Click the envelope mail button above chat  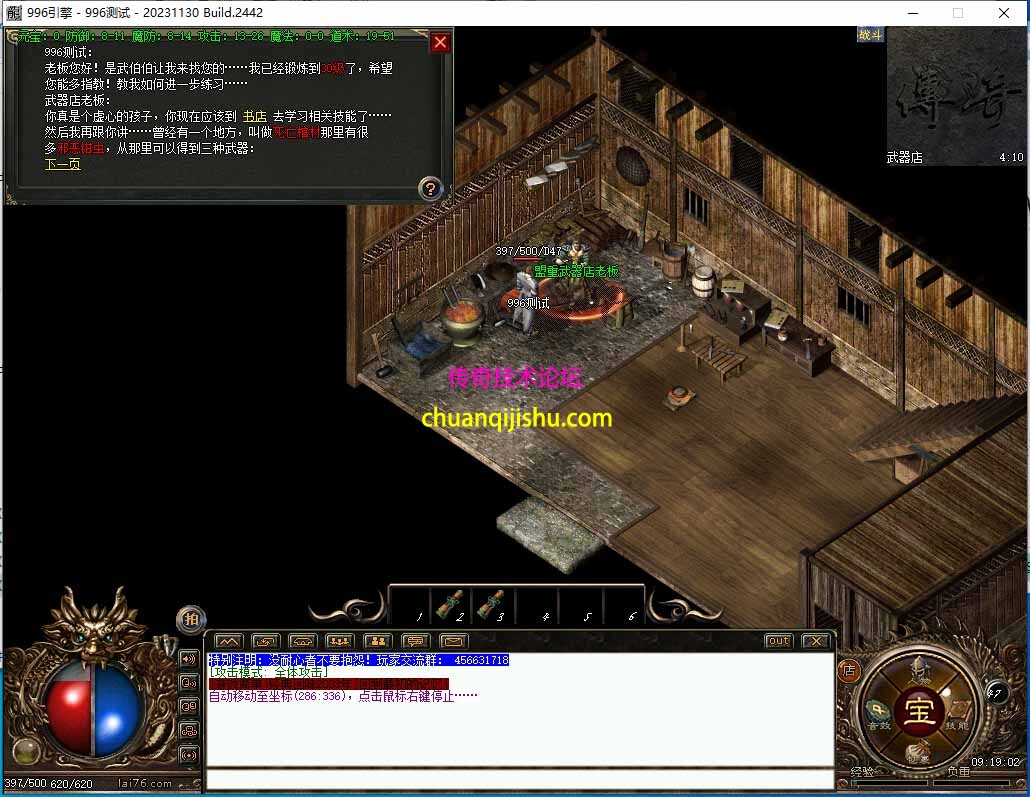[x=454, y=641]
